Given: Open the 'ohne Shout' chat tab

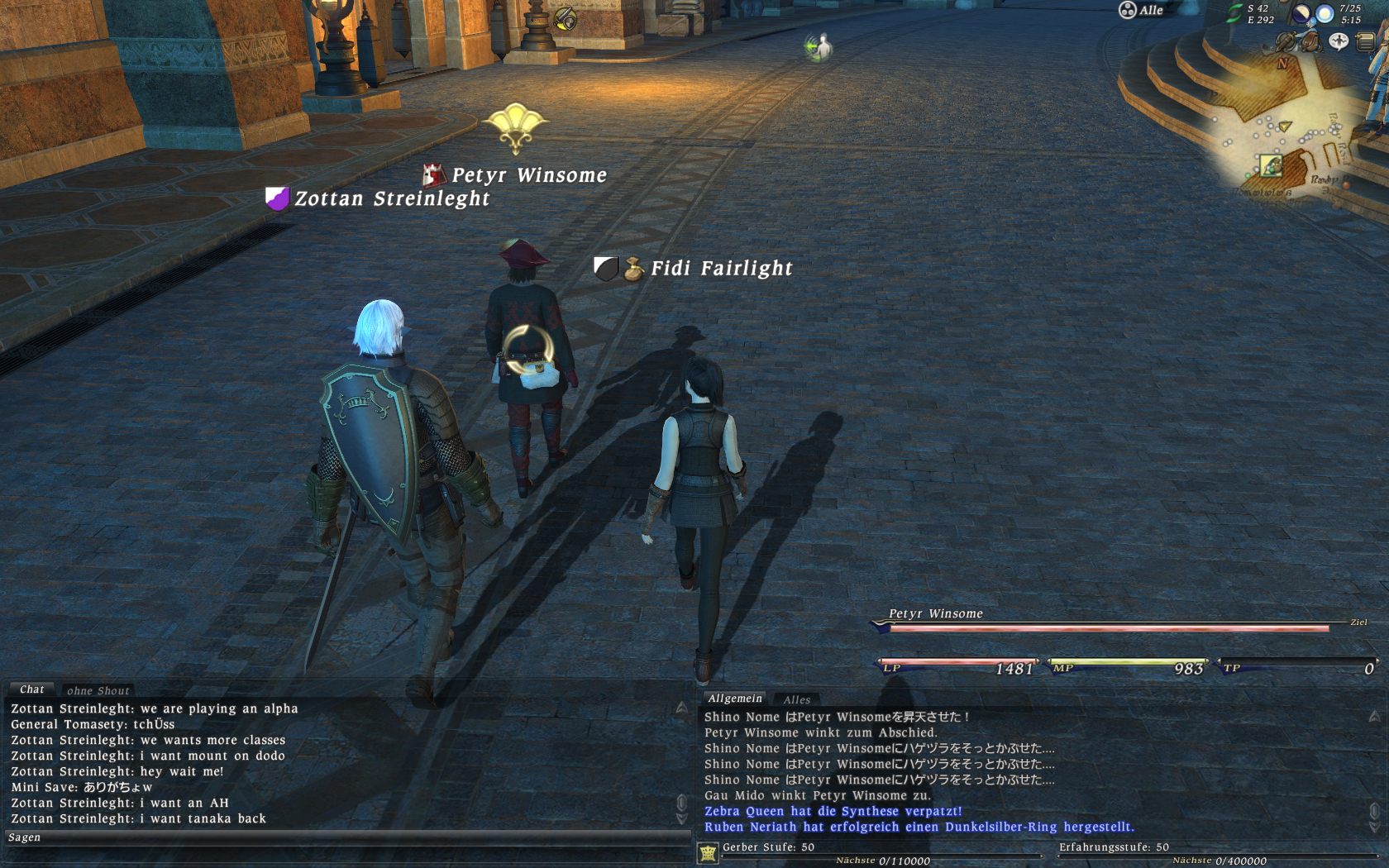Looking at the screenshot, I should click(x=98, y=691).
